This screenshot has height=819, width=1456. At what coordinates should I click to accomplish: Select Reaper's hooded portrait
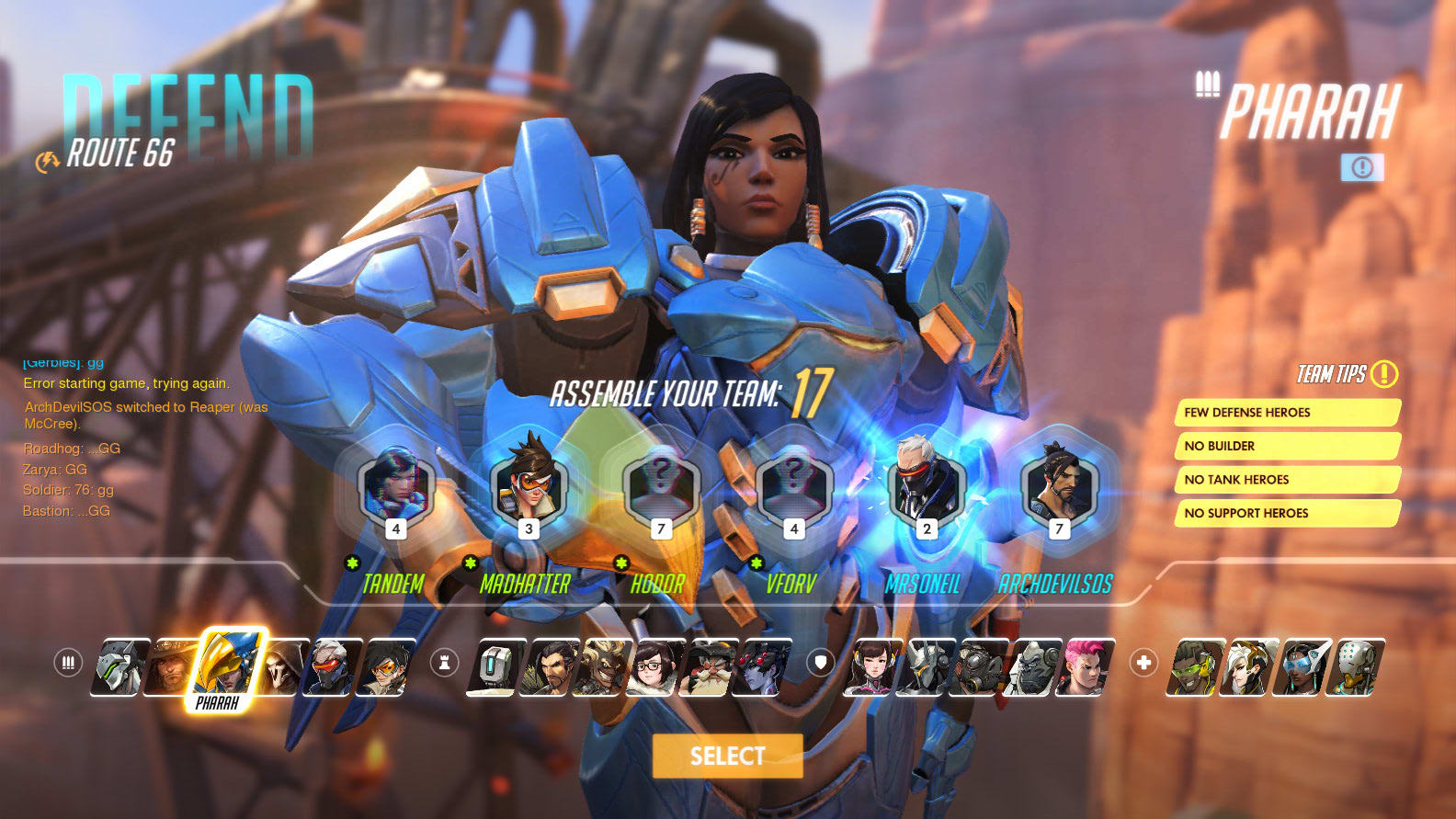tap(284, 666)
